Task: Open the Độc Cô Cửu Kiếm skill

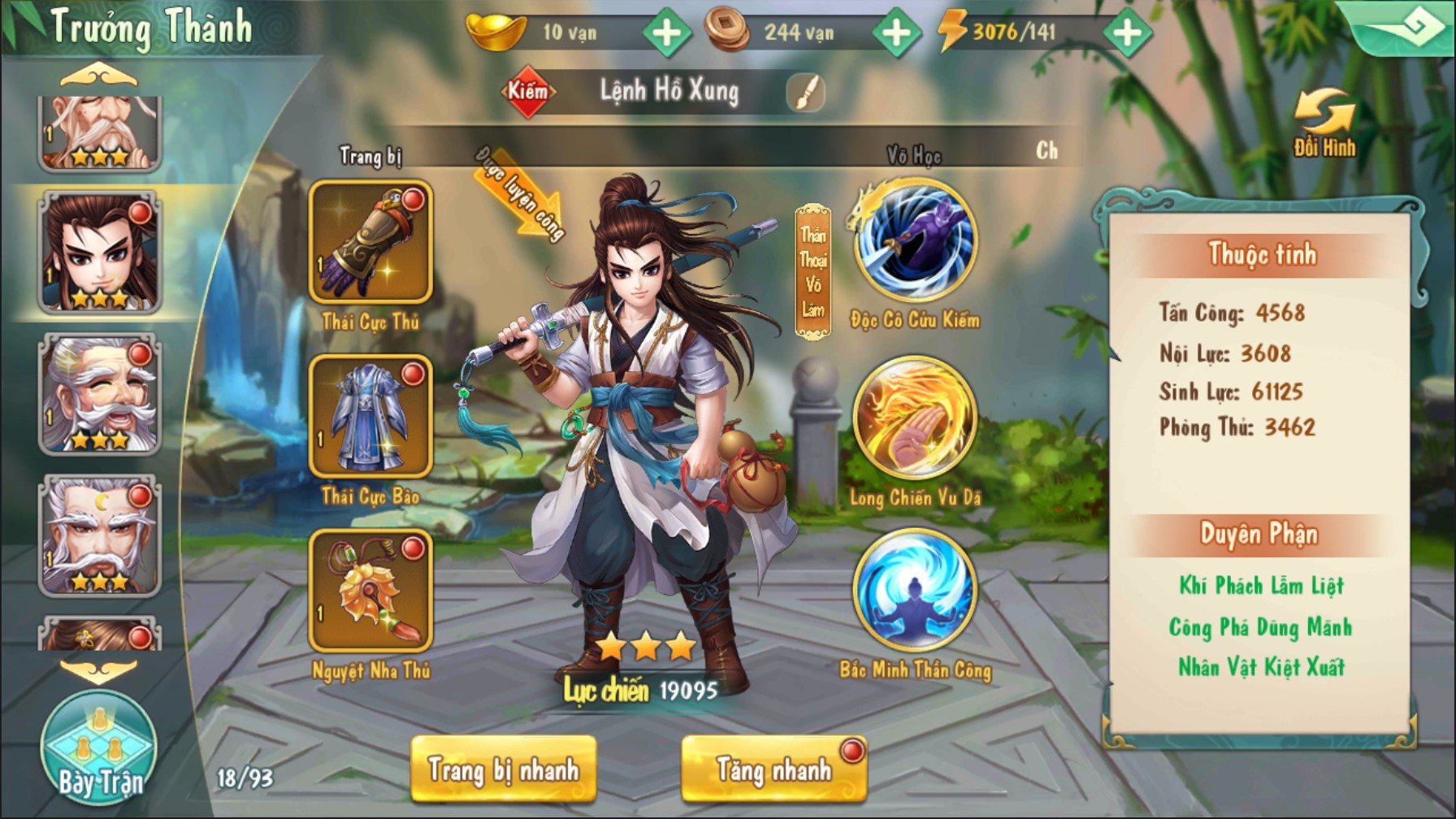Action: (x=915, y=241)
